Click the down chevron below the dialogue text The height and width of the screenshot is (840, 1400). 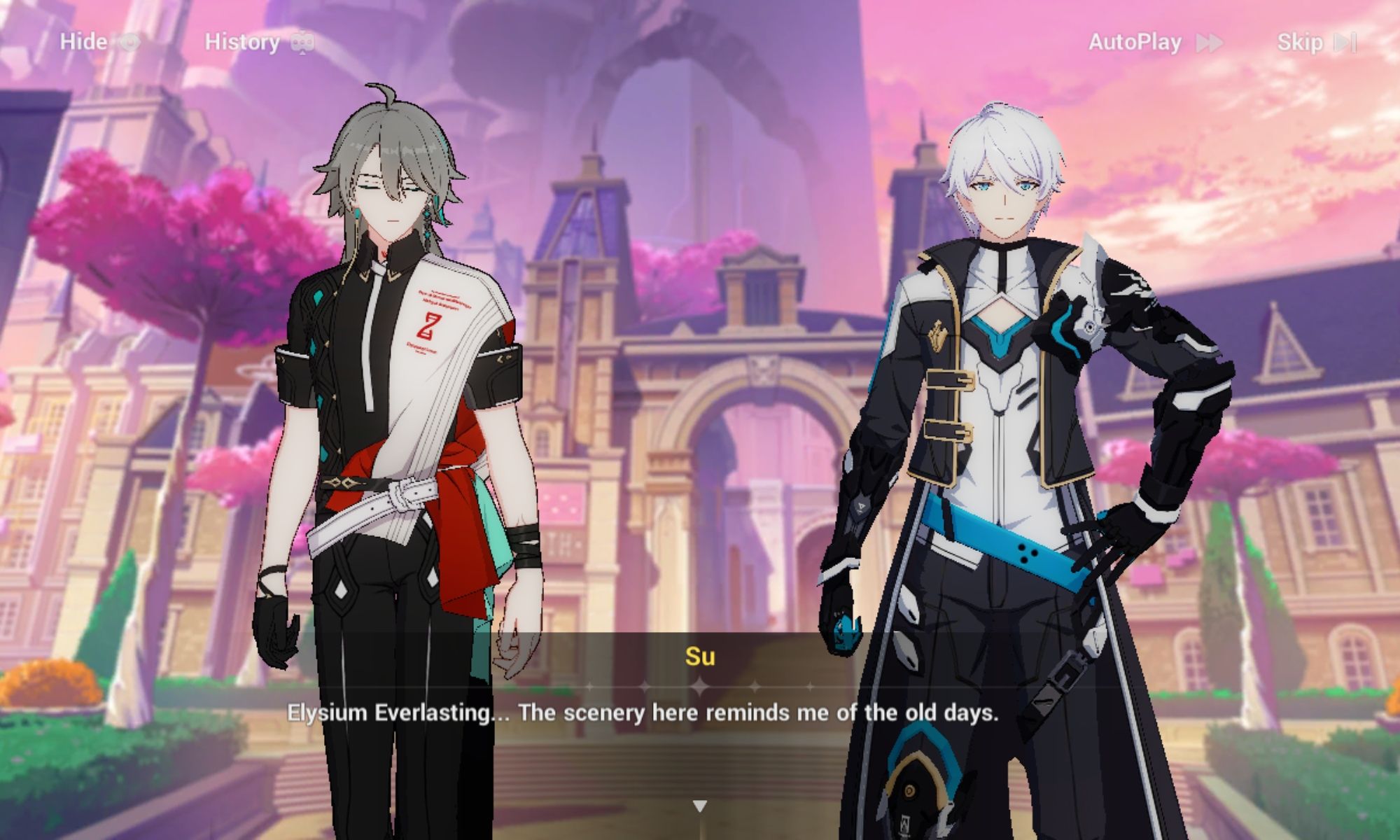tap(700, 806)
